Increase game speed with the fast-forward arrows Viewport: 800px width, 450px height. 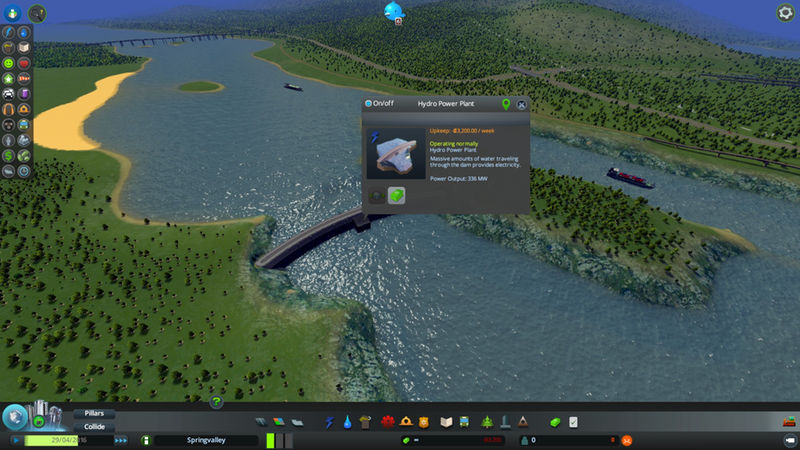[121, 440]
